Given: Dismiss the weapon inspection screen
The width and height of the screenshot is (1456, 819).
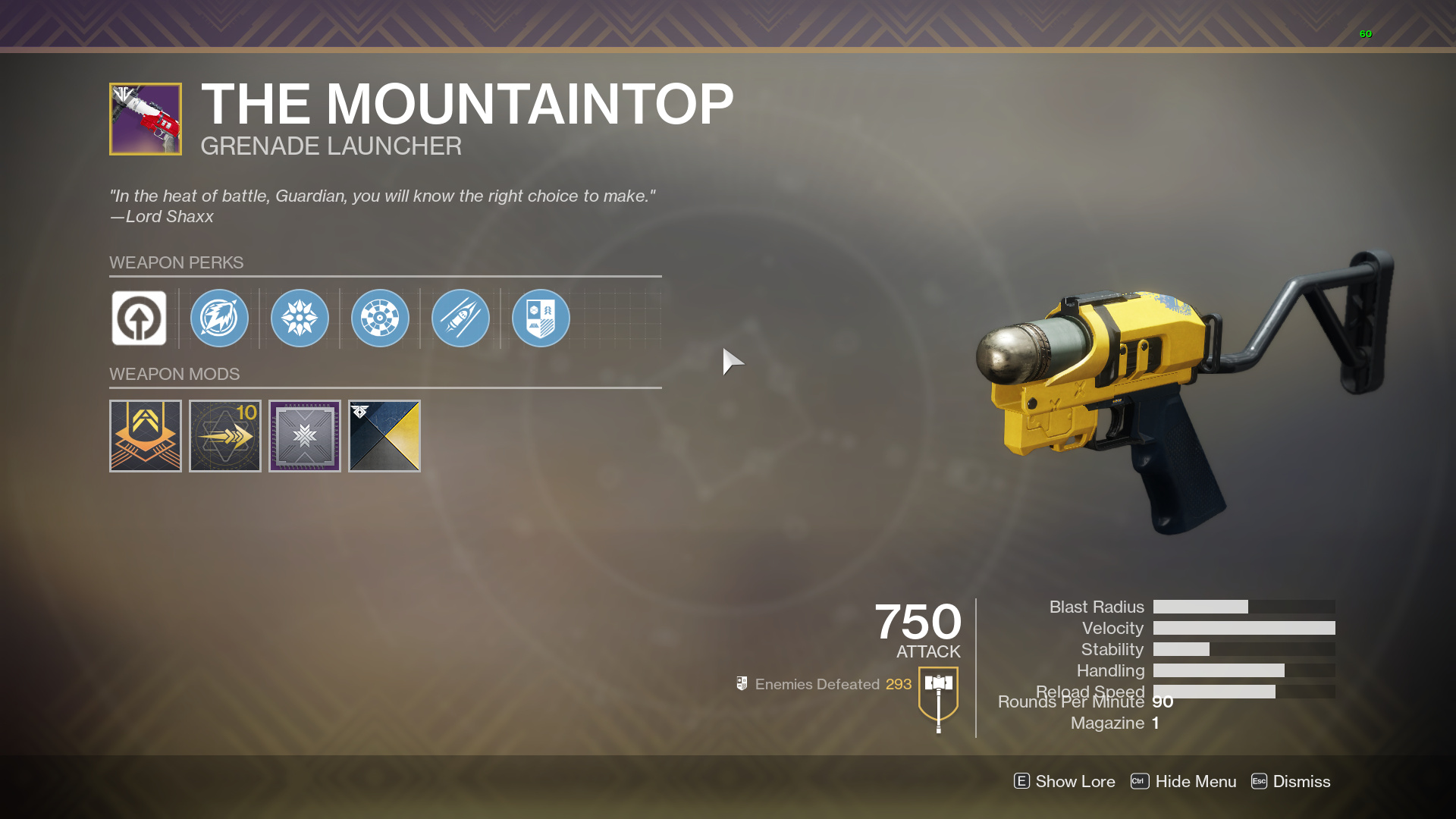Looking at the screenshot, I should [x=1291, y=781].
